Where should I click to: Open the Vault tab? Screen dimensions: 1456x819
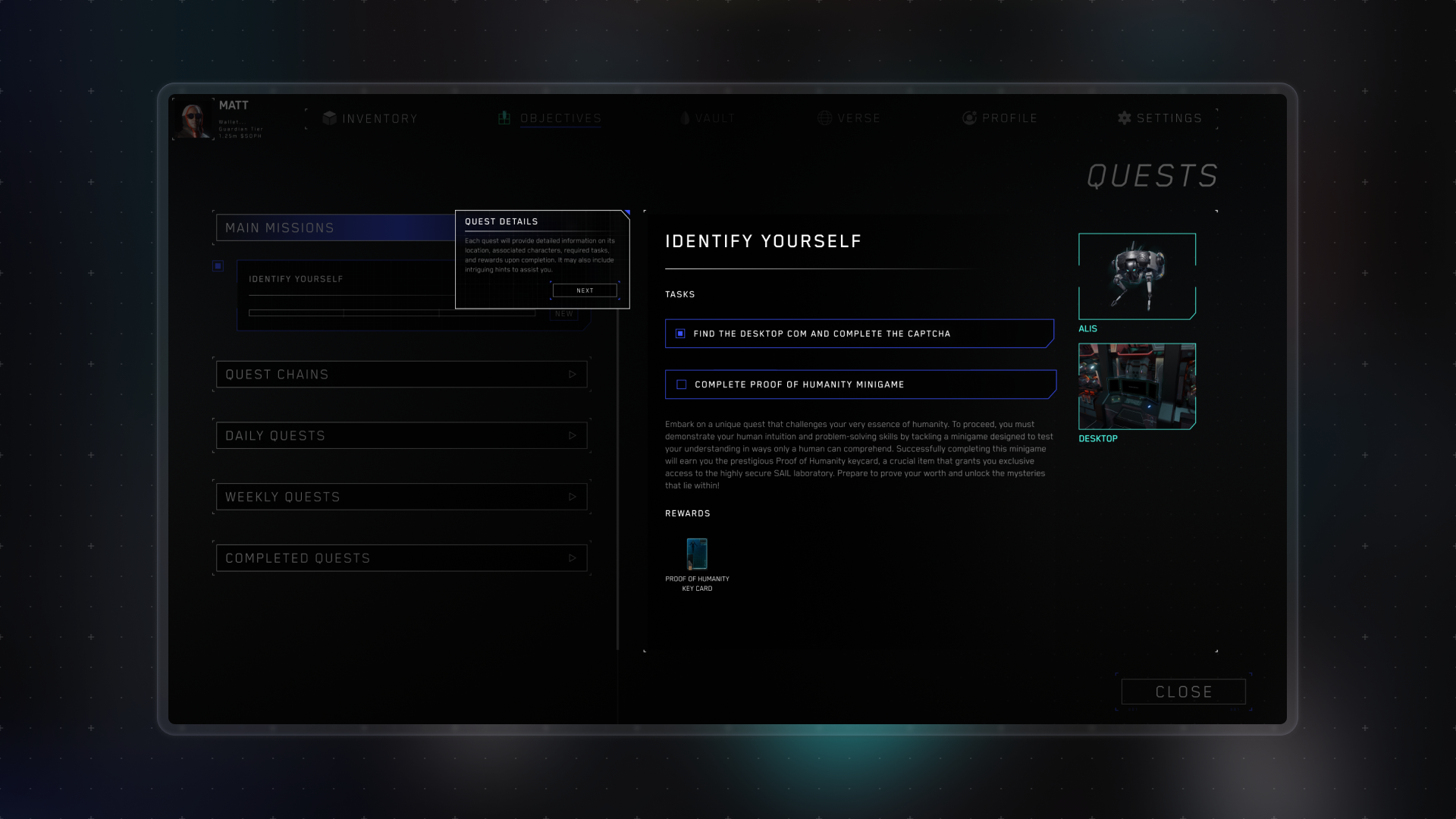(707, 118)
